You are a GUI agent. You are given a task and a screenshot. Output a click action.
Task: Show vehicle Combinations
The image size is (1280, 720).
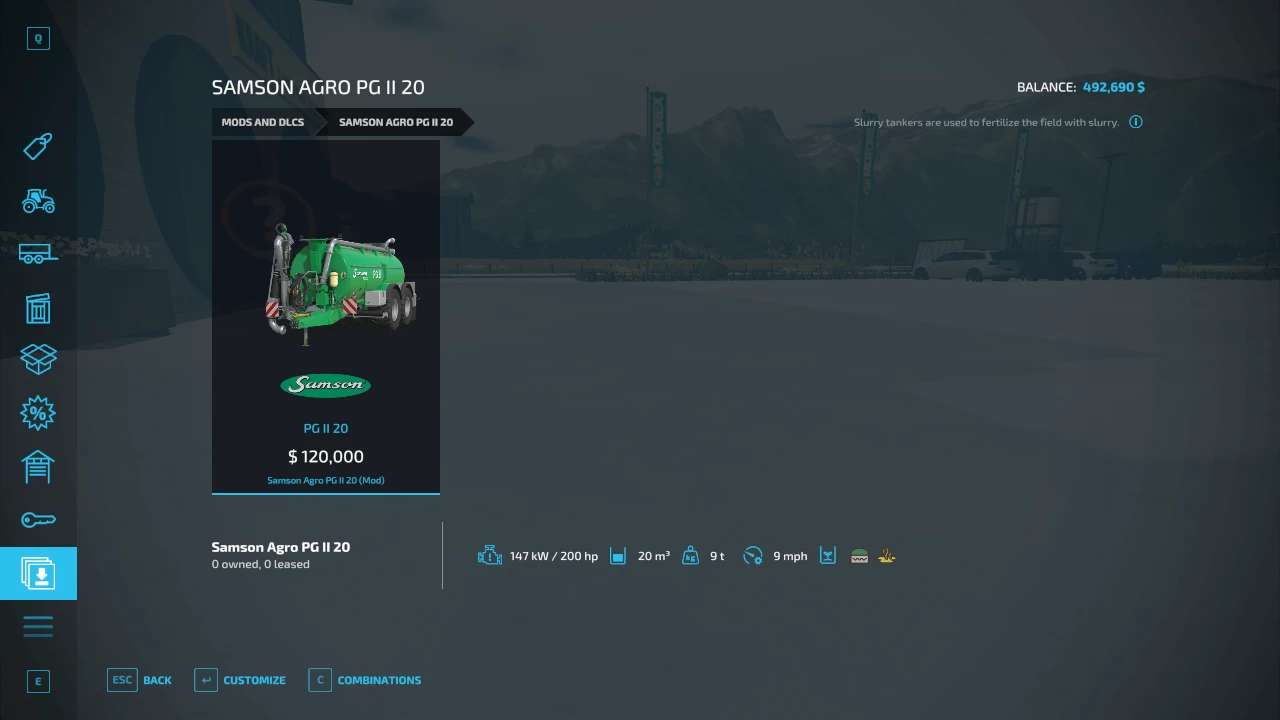(365, 680)
